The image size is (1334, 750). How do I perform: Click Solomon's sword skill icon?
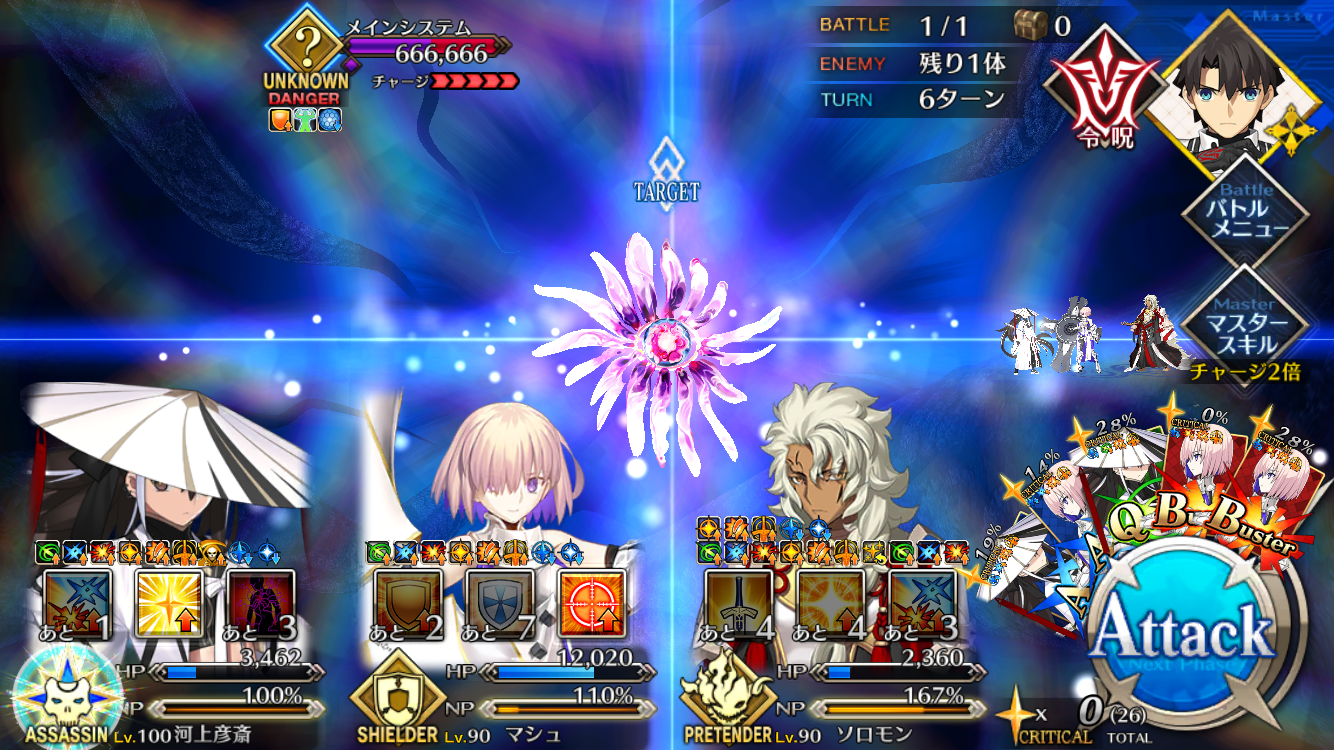738,603
